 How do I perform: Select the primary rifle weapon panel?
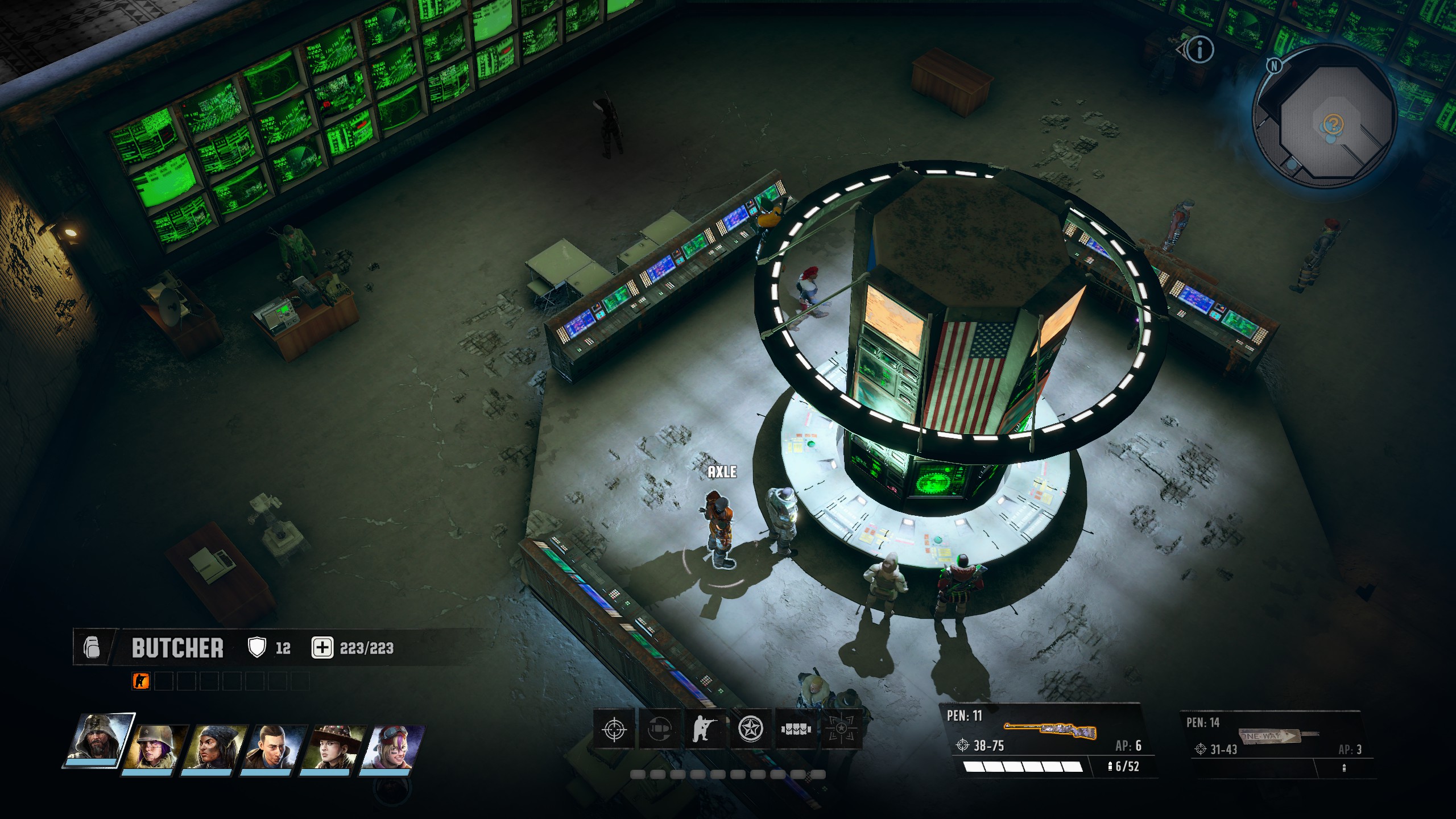(1049, 739)
